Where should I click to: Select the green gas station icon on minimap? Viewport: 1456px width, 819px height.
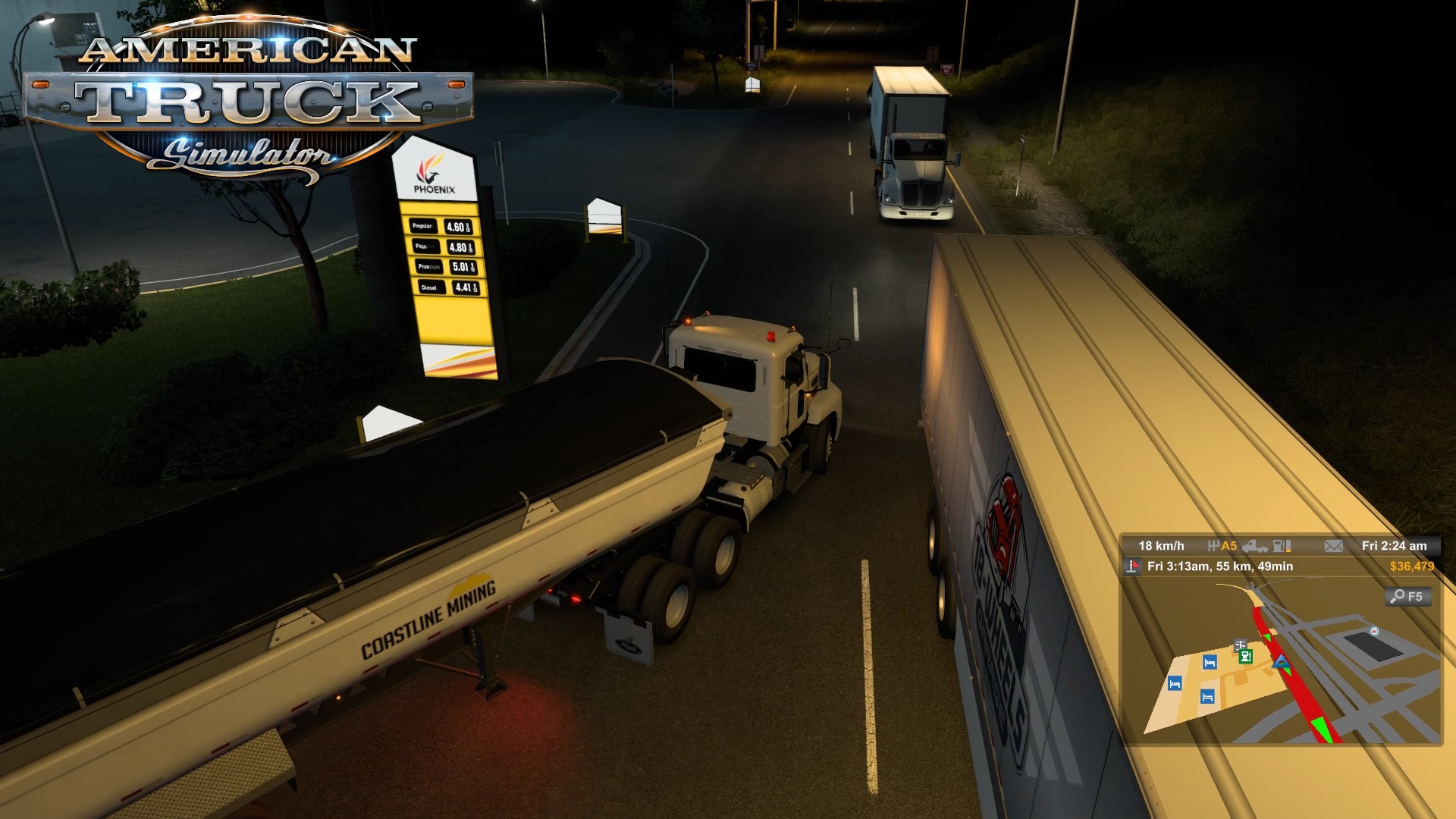point(1245,657)
